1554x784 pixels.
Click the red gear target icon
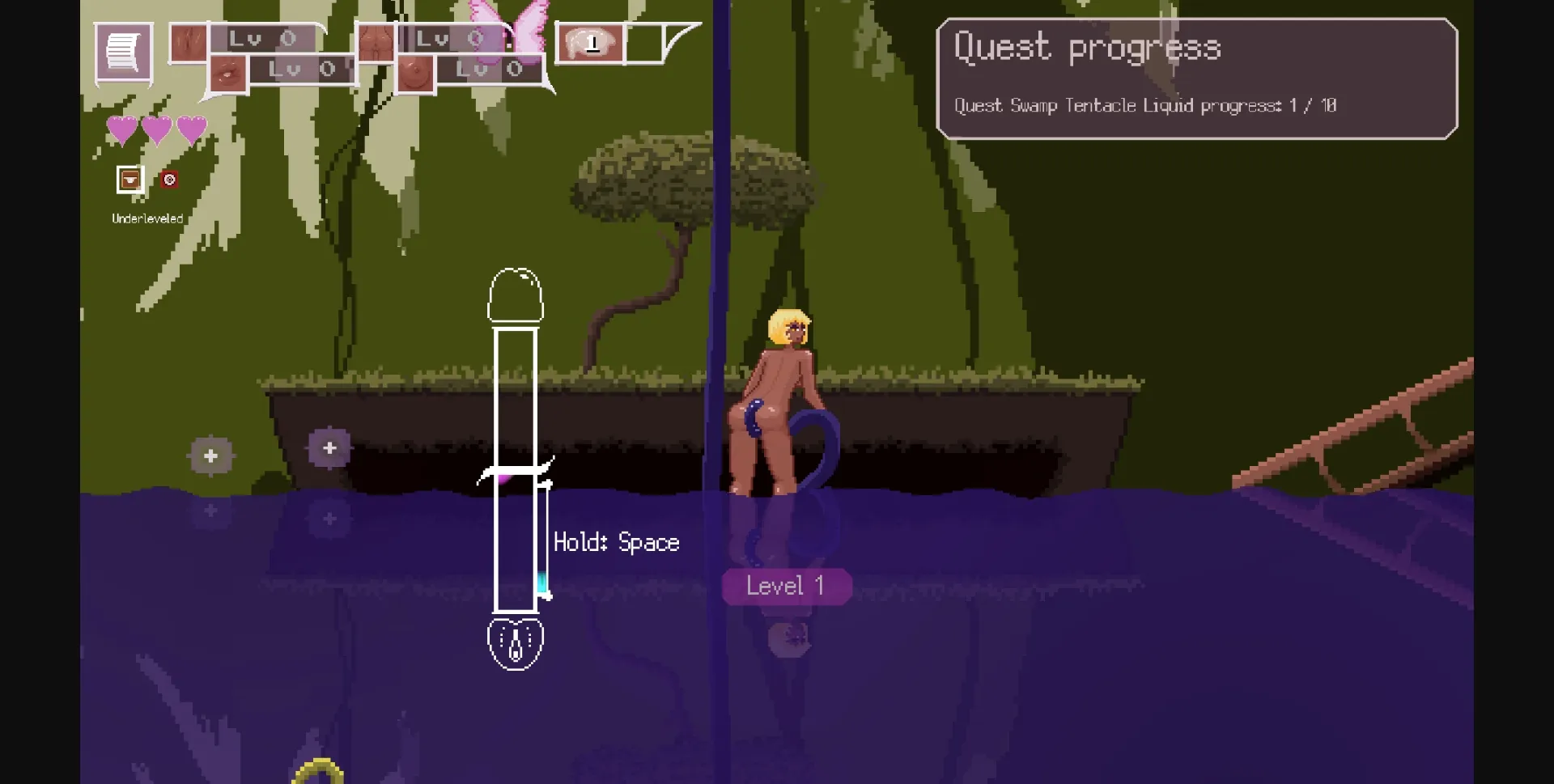tap(169, 179)
